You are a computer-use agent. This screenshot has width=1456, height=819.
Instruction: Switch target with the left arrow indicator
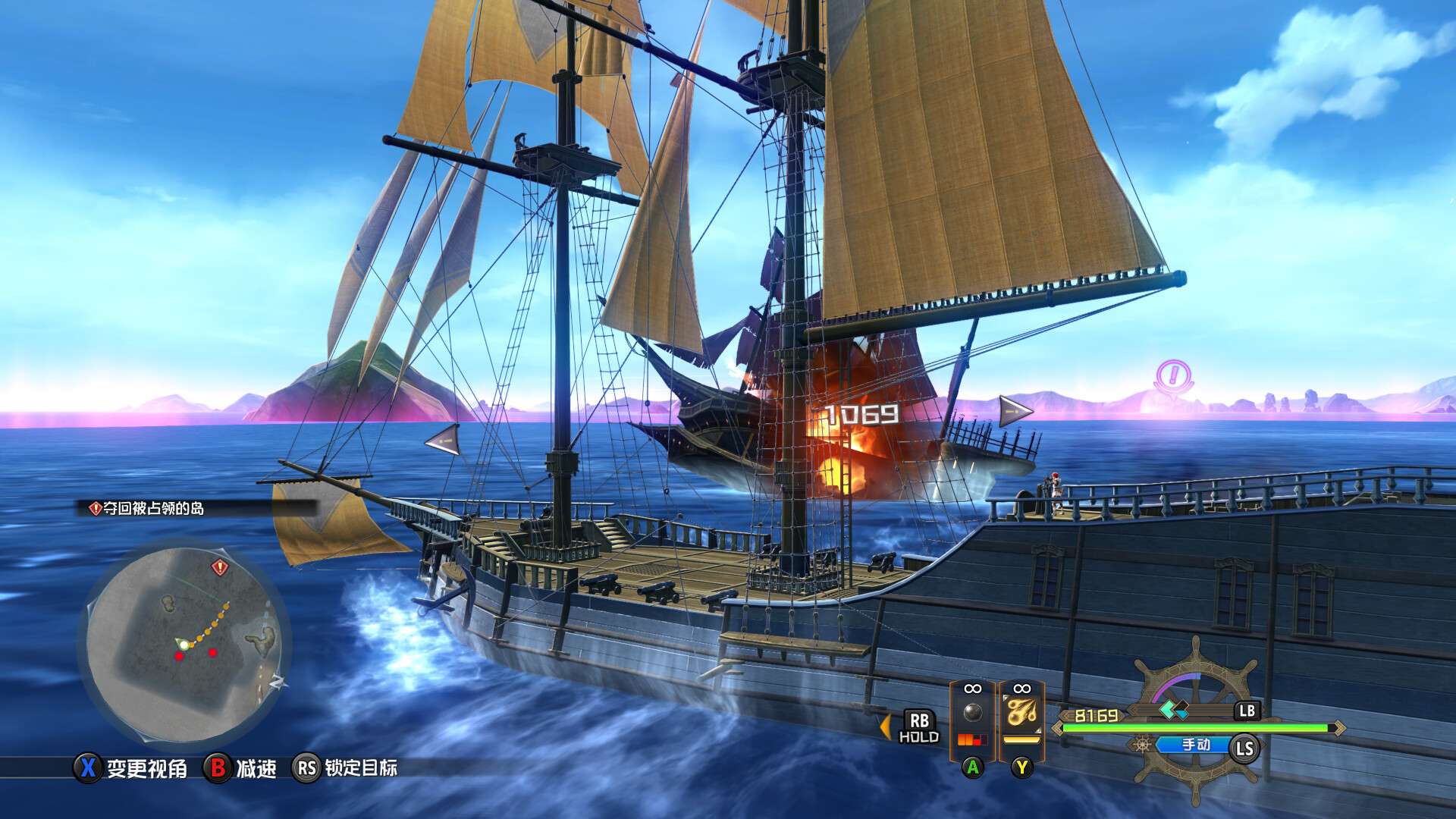(444, 440)
